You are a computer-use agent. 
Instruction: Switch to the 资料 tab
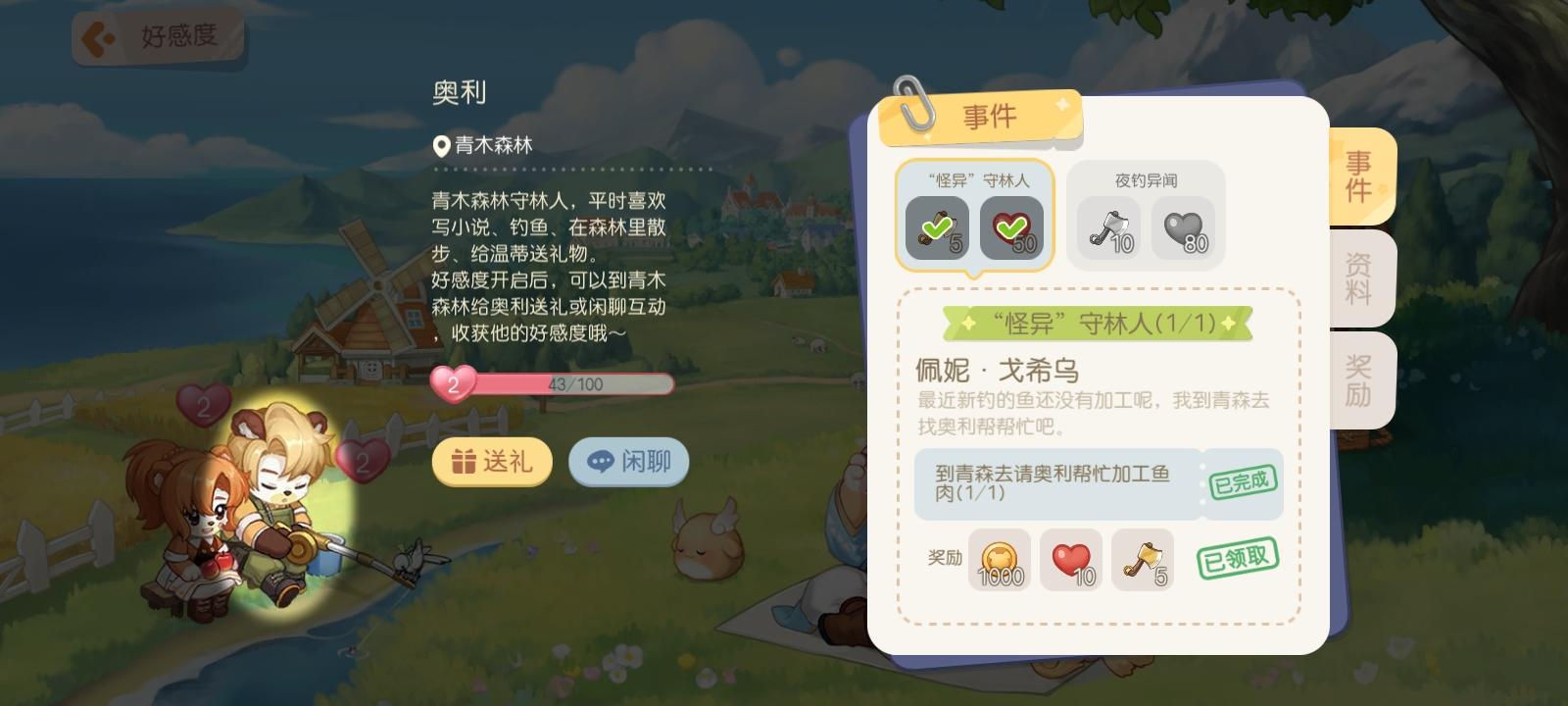click(1358, 279)
